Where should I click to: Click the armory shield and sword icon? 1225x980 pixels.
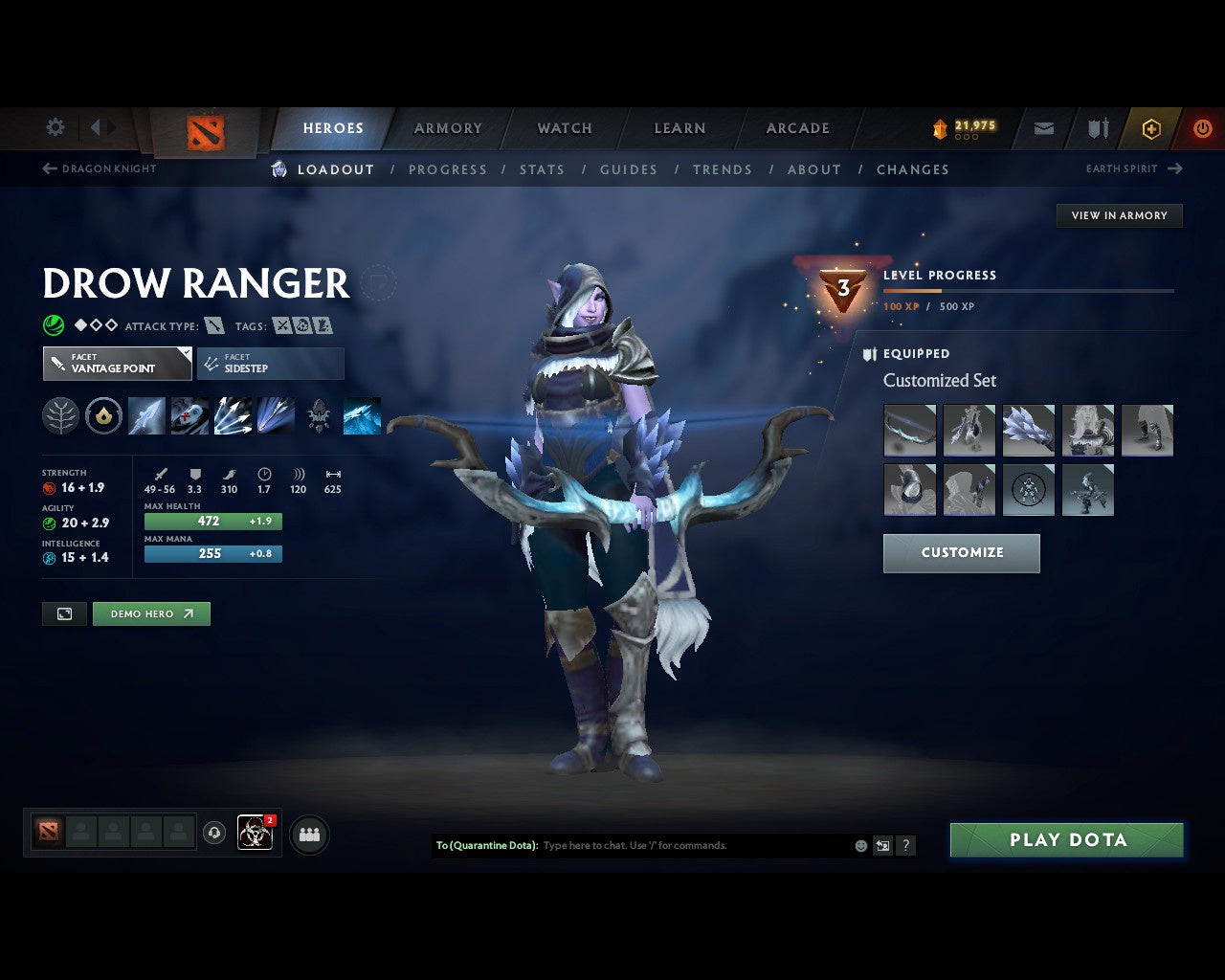pyautogui.click(x=1097, y=128)
